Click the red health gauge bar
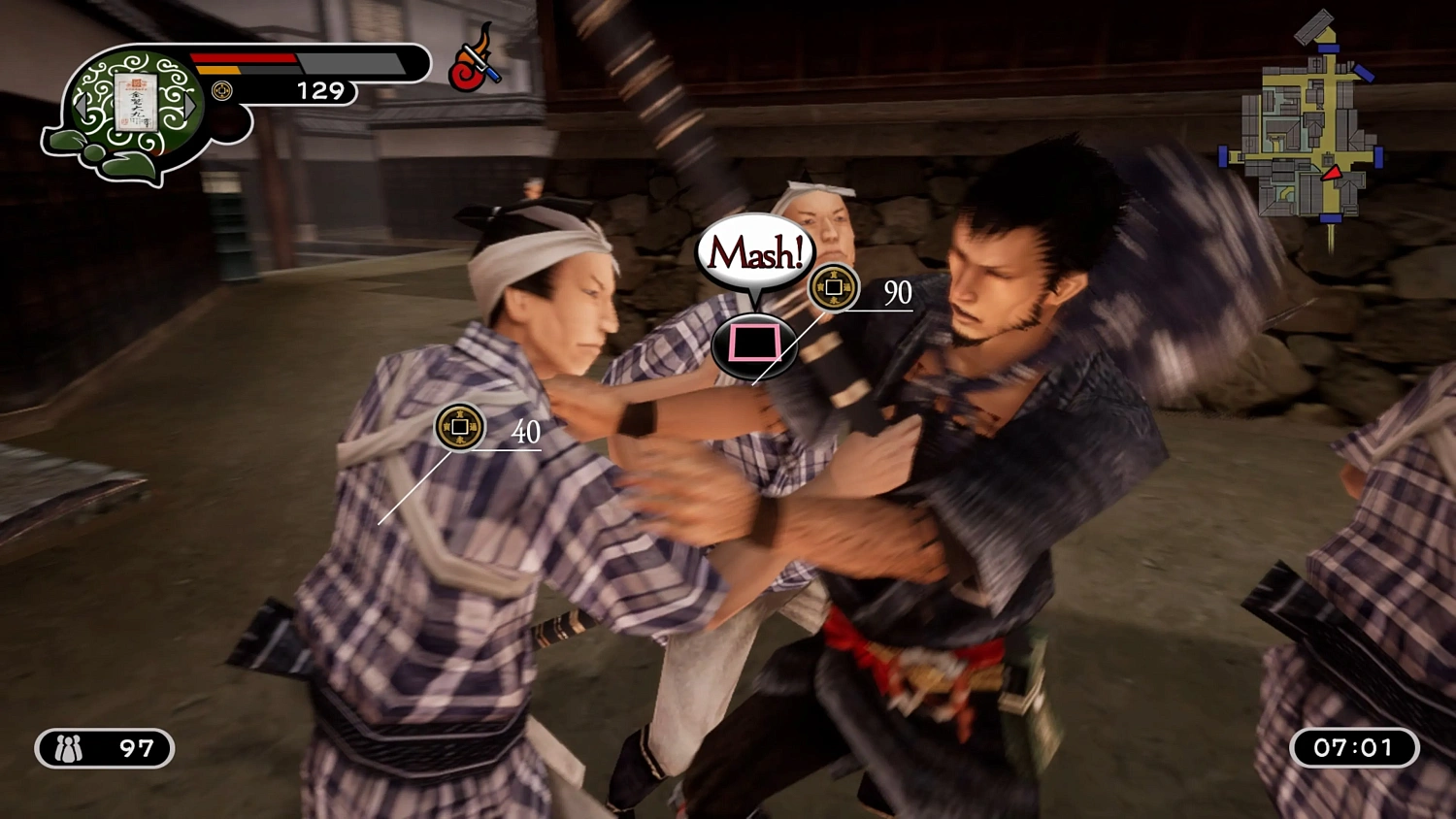Viewport: 1456px width, 819px height. click(x=243, y=58)
